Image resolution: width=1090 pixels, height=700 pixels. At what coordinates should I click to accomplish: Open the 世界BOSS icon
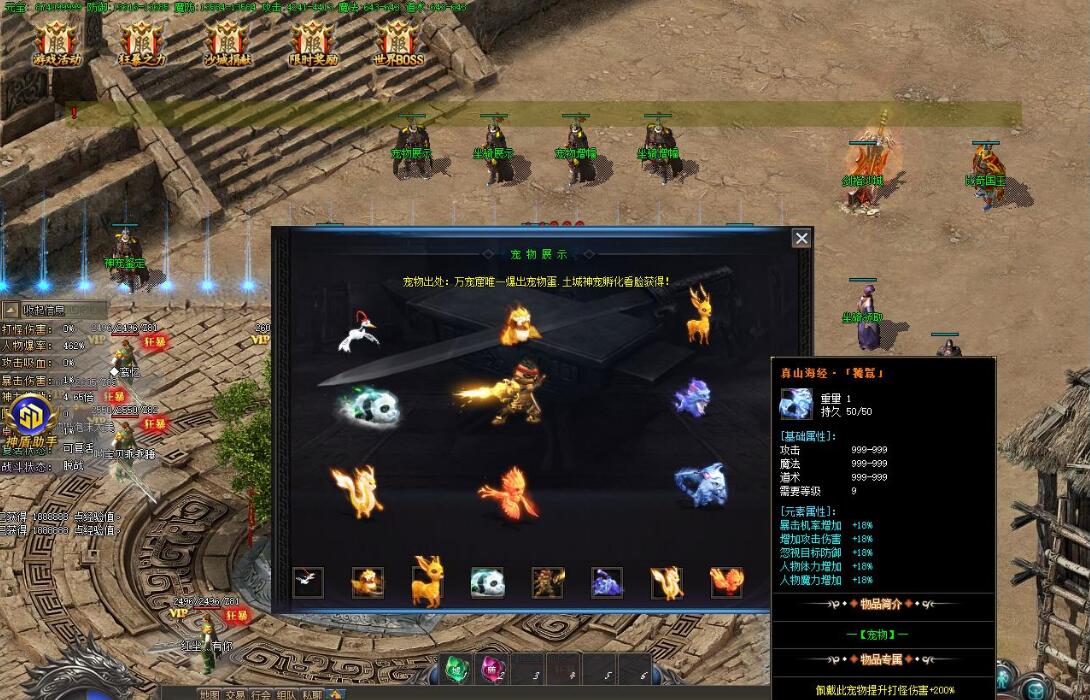click(x=399, y=42)
